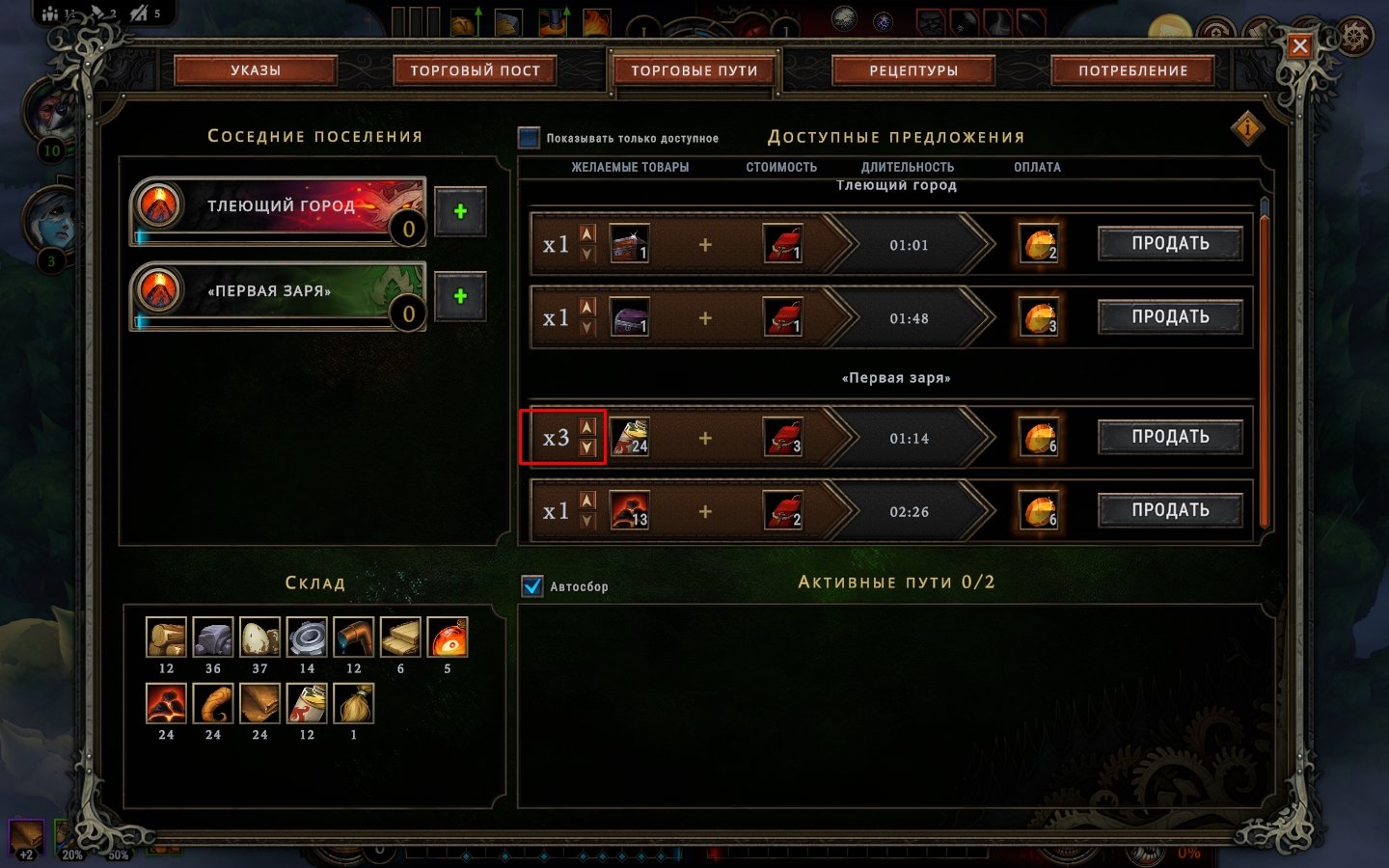1389x868 pixels.
Task: Click the green plus beside Тлеющий город
Action: pyautogui.click(x=460, y=211)
